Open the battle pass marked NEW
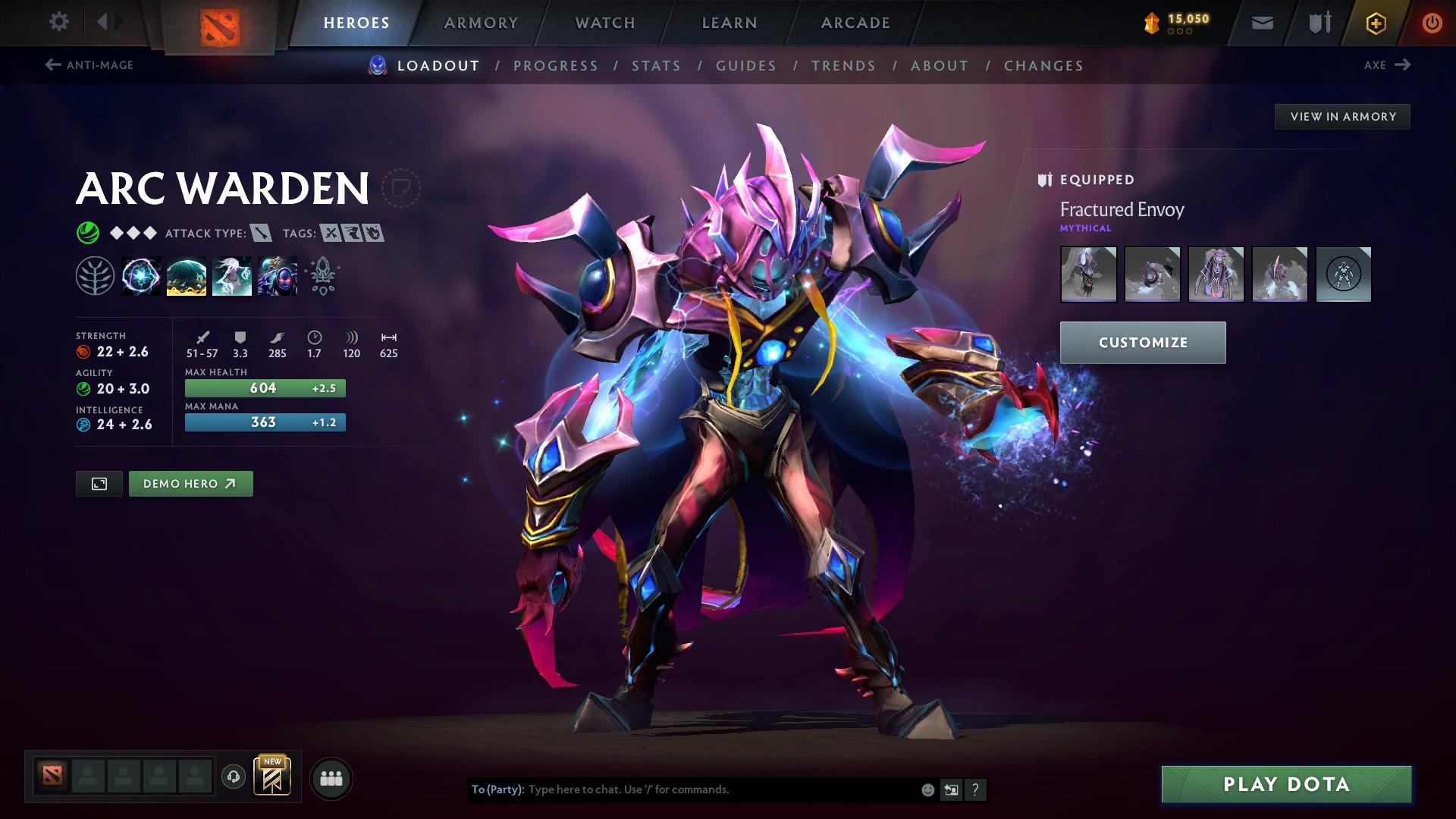The height and width of the screenshot is (819, 1456). click(271, 777)
